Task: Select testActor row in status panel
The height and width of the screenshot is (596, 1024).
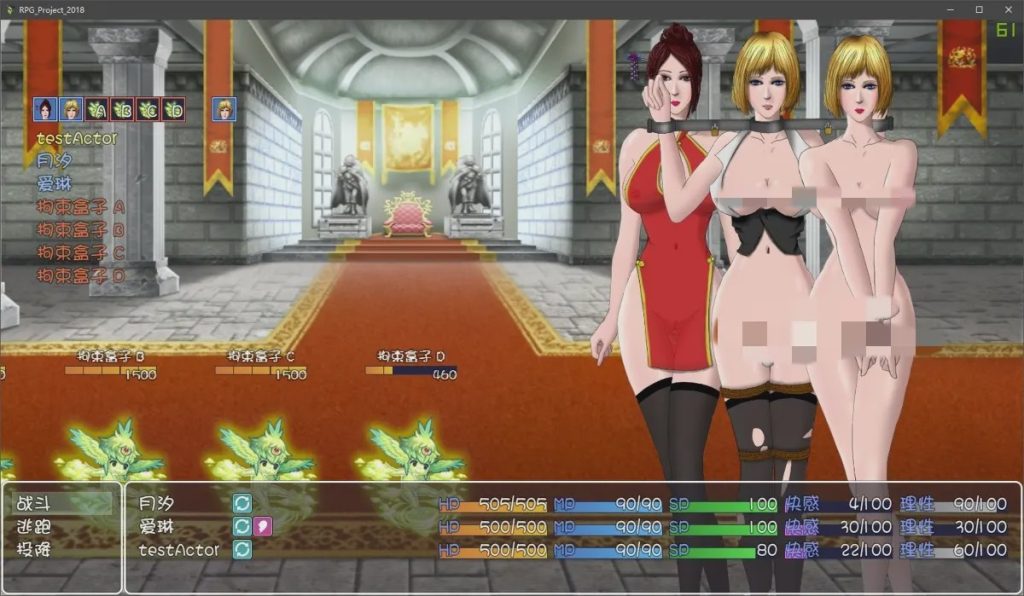Action: (x=178, y=549)
